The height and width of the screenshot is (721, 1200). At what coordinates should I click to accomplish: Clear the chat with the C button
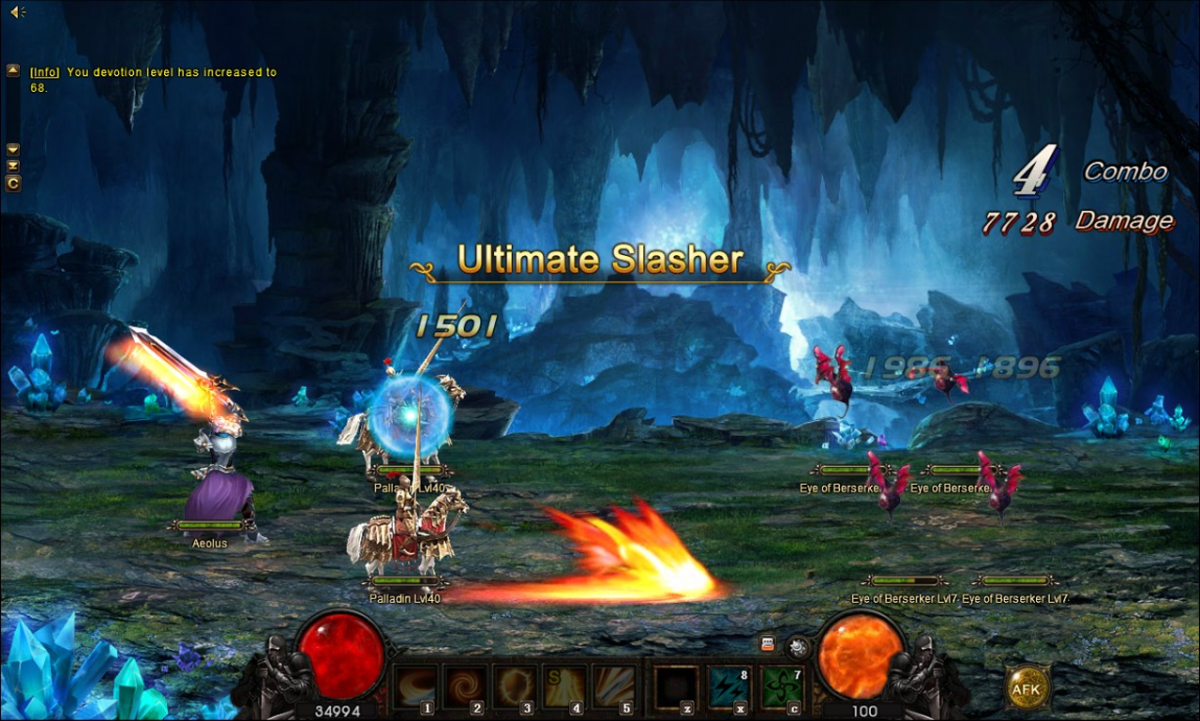pos(13,183)
